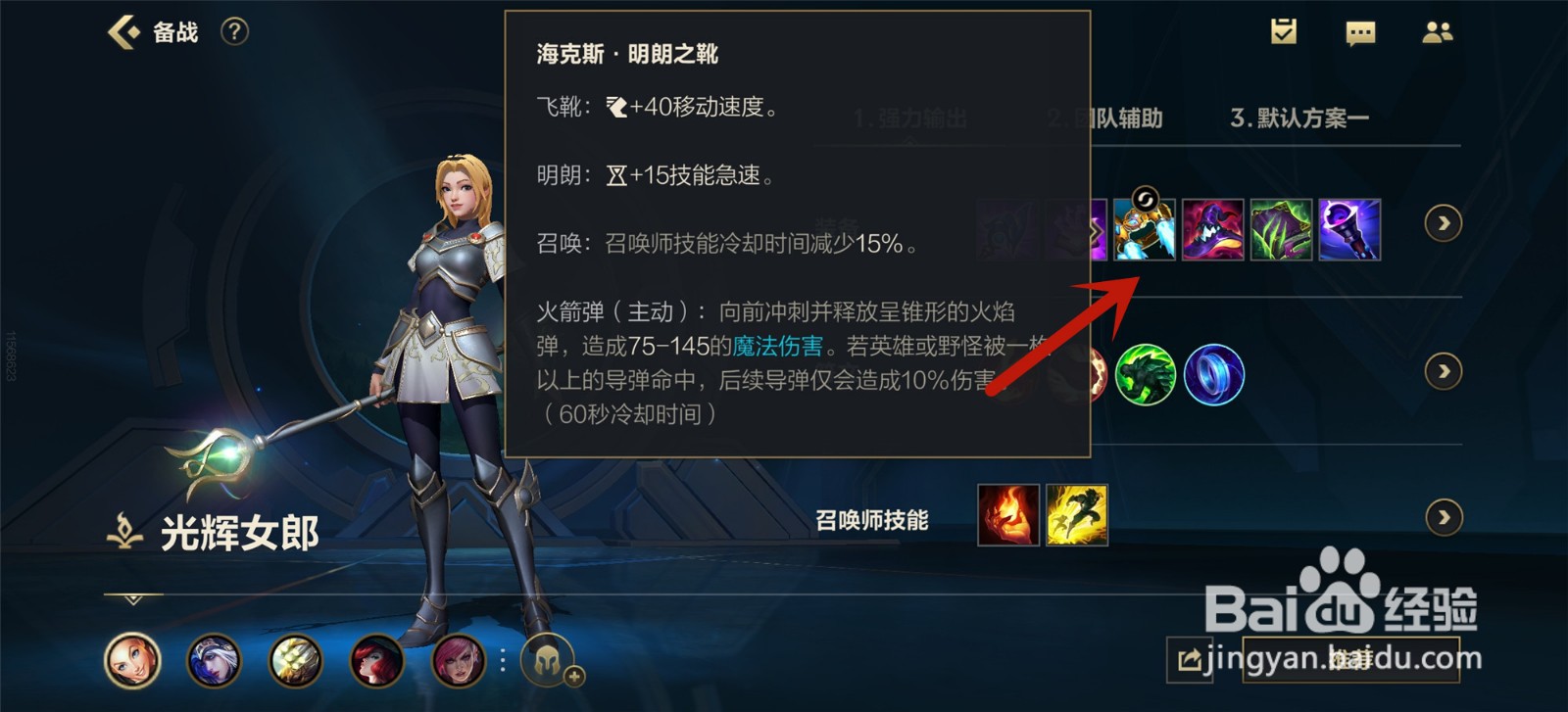Expand the item build row chevron

[x=1443, y=223]
